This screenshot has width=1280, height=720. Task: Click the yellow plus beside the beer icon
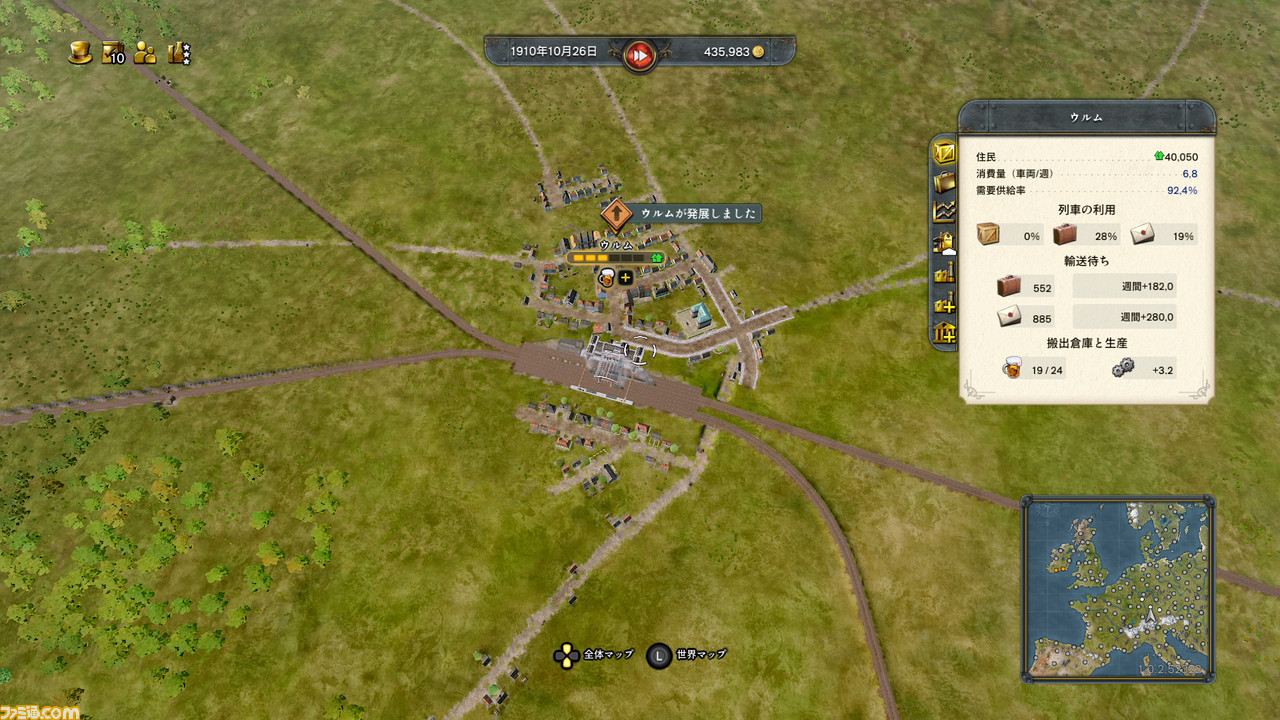[626, 277]
